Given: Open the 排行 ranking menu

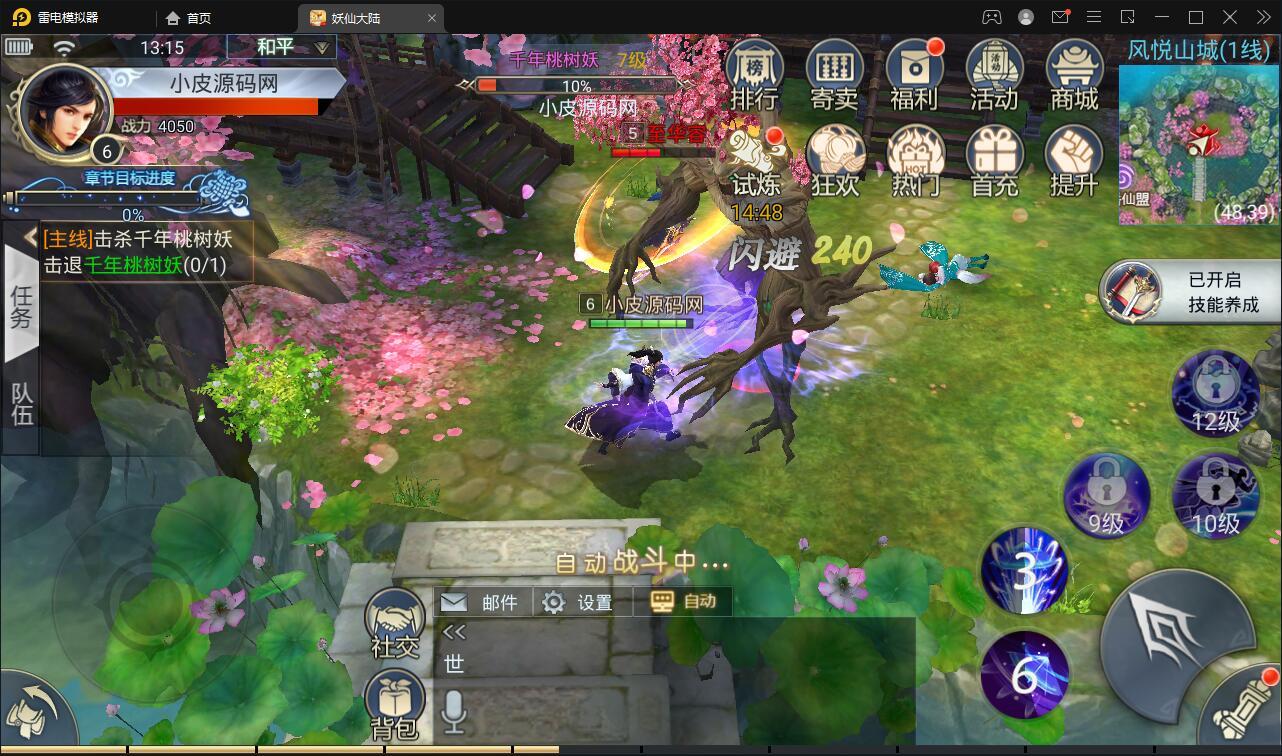Looking at the screenshot, I should (x=755, y=73).
